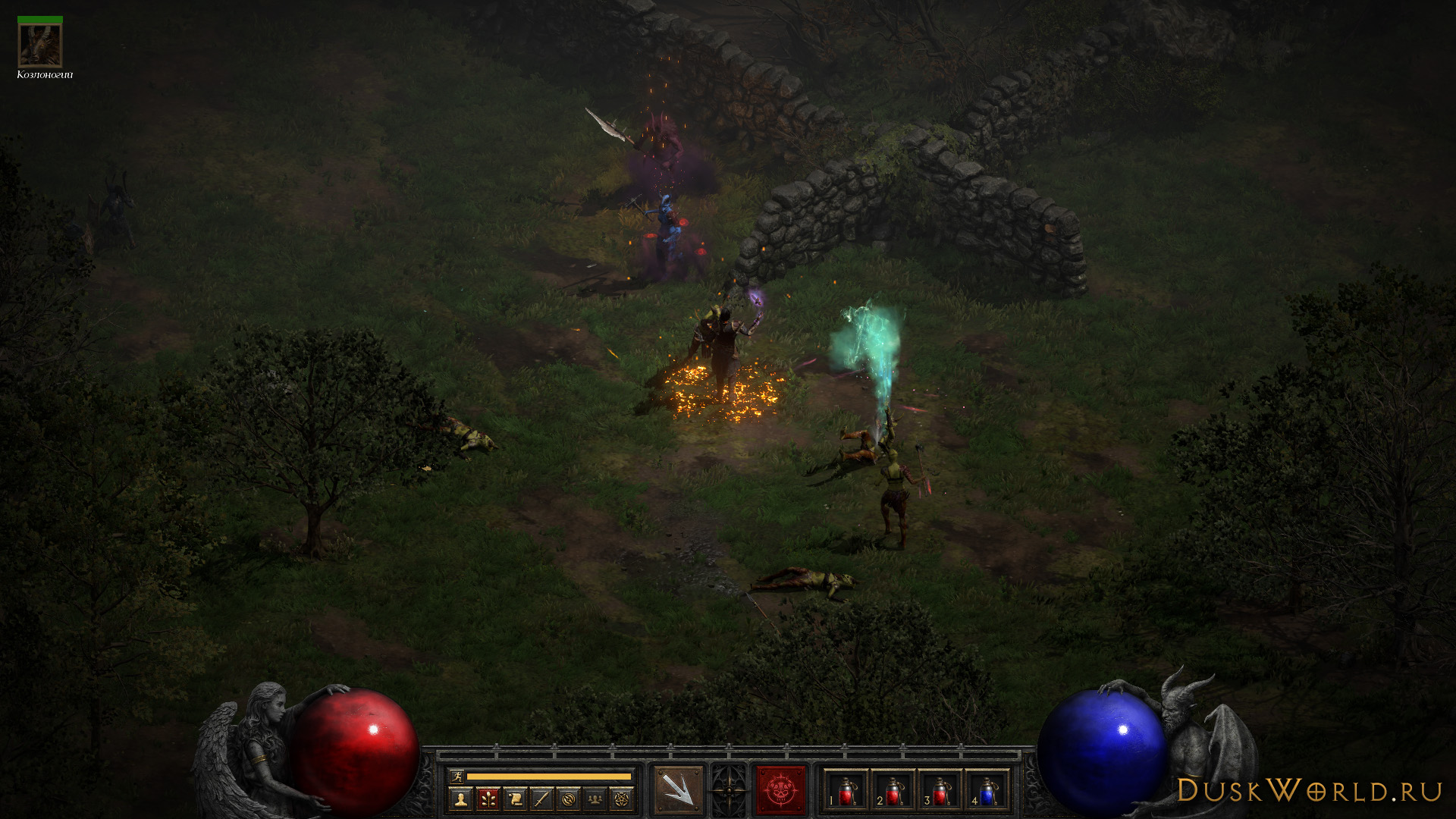Image resolution: width=1456 pixels, height=819 pixels.
Task: Click the sword icon in the mini panel
Action: click(x=541, y=799)
